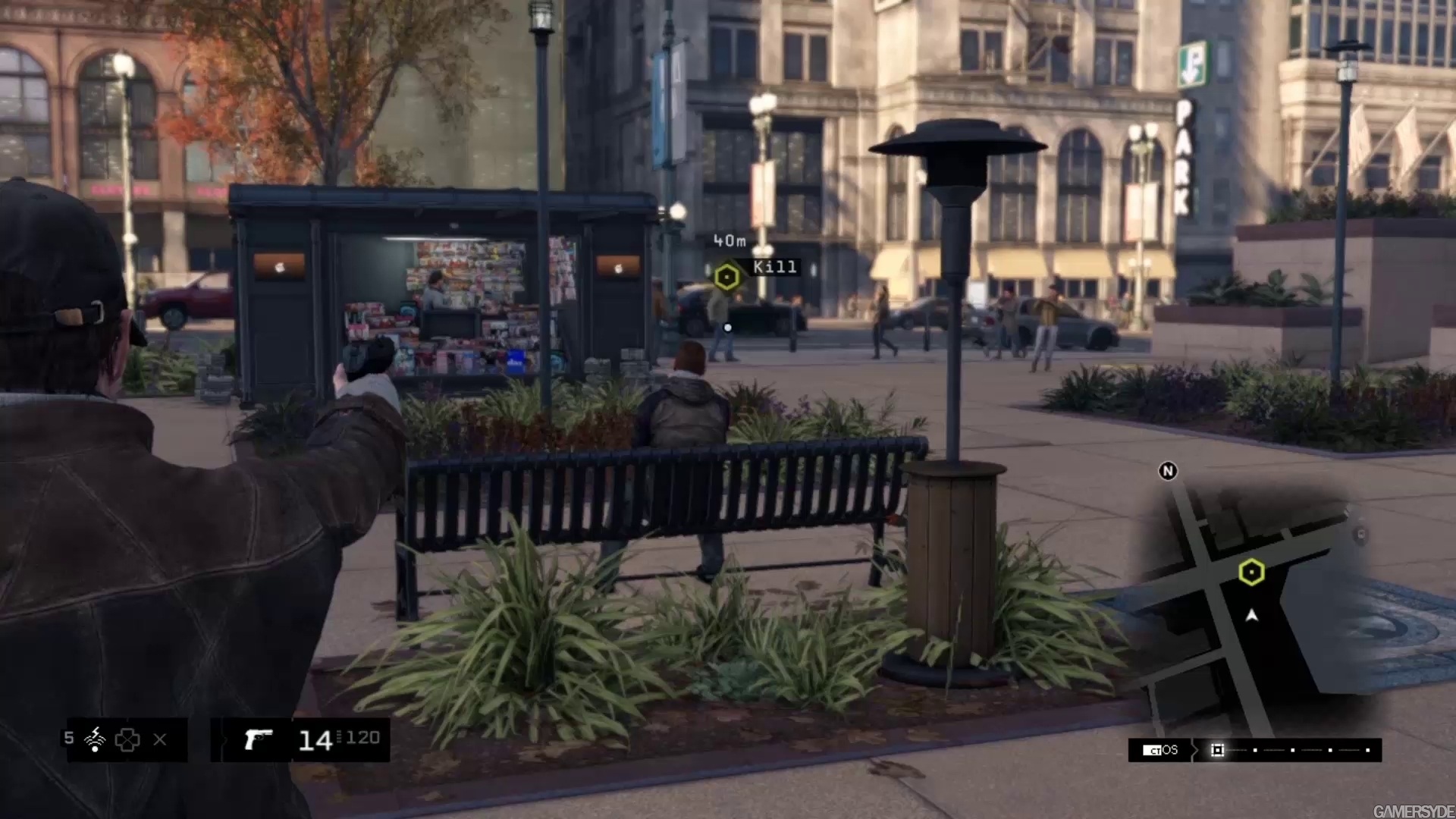The width and height of the screenshot is (1456, 819).
Task: Select the blackout hack signal icon
Action: pos(96,739)
